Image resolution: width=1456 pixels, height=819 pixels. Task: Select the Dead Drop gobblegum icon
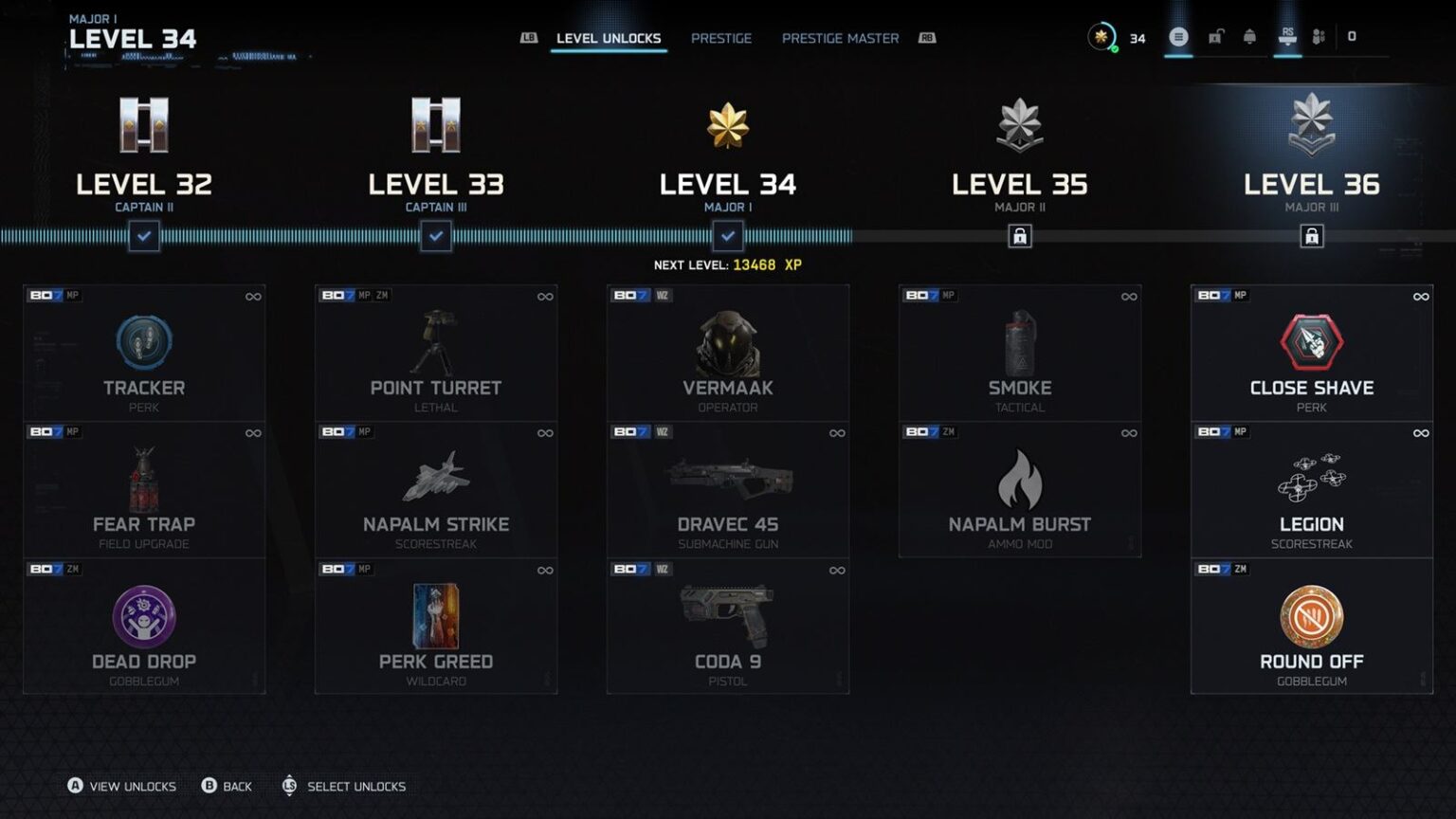[x=144, y=616]
